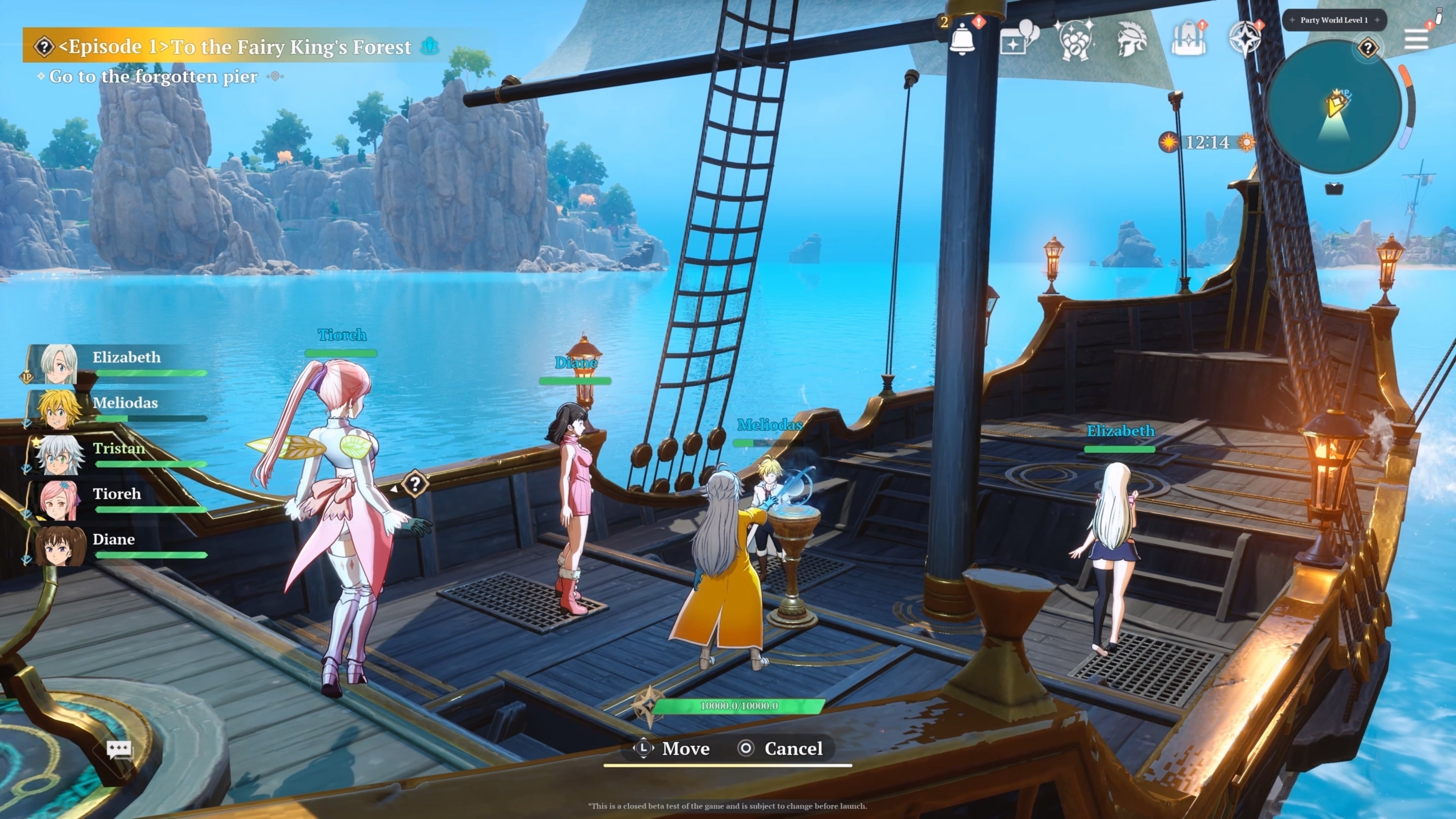Expand the arrow tab below the minimap
Image resolution: width=1456 pixels, height=819 pixels.
[x=1334, y=189]
